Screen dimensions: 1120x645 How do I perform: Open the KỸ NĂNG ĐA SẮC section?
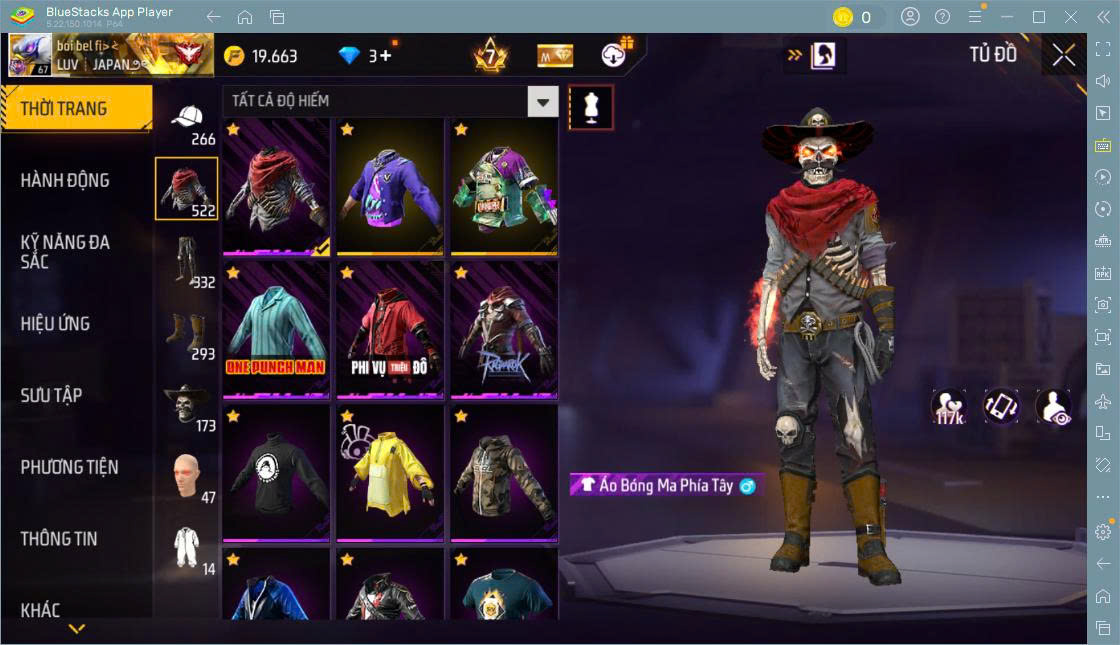(65, 252)
